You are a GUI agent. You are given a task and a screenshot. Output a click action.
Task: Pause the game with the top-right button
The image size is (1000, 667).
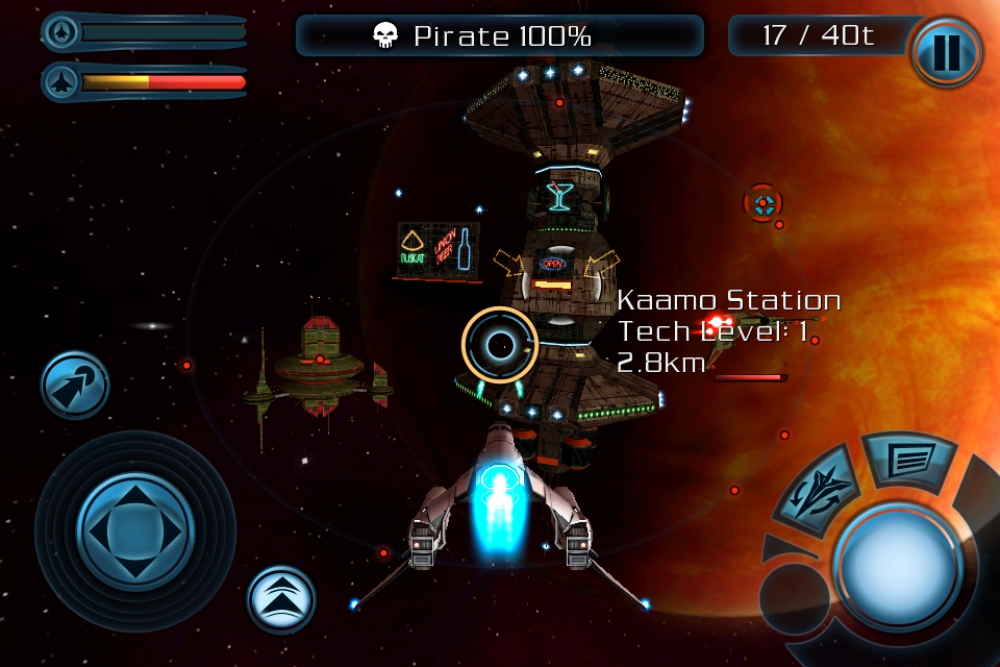(945, 51)
